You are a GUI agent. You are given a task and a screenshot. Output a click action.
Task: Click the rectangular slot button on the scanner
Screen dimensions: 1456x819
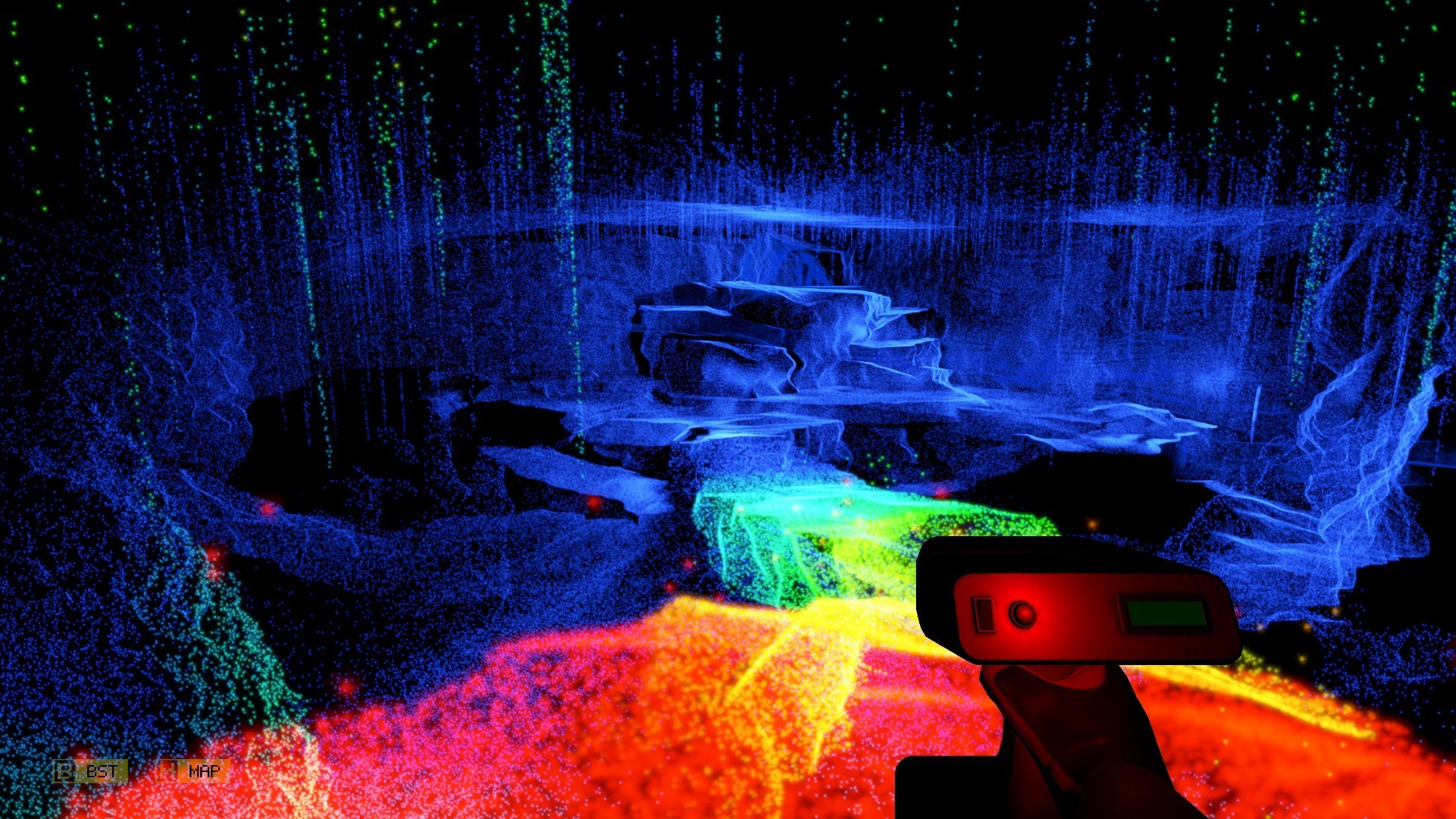pos(984,616)
